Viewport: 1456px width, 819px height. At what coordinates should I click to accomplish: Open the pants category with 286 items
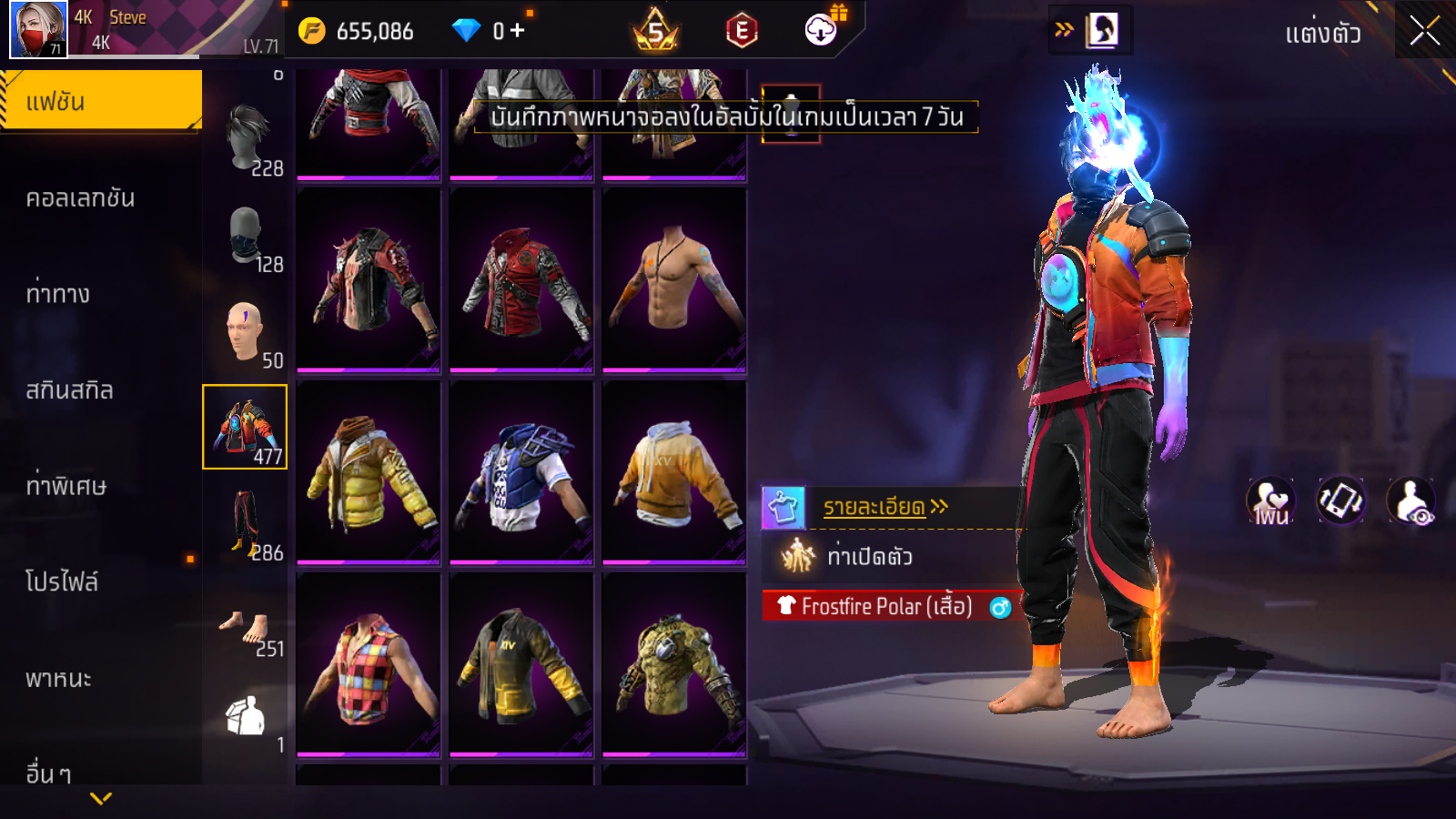pyautogui.click(x=246, y=523)
